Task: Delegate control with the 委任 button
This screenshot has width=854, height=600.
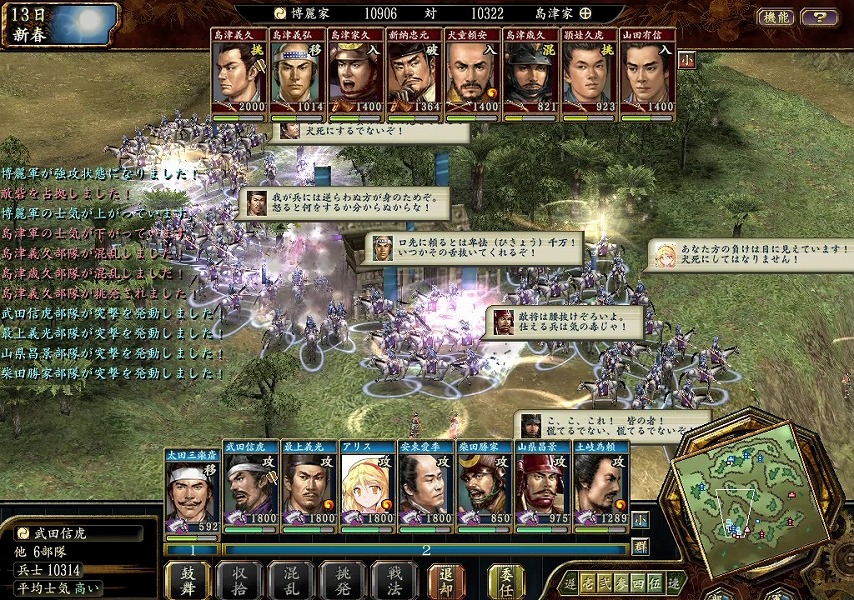Action: point(506,579)
